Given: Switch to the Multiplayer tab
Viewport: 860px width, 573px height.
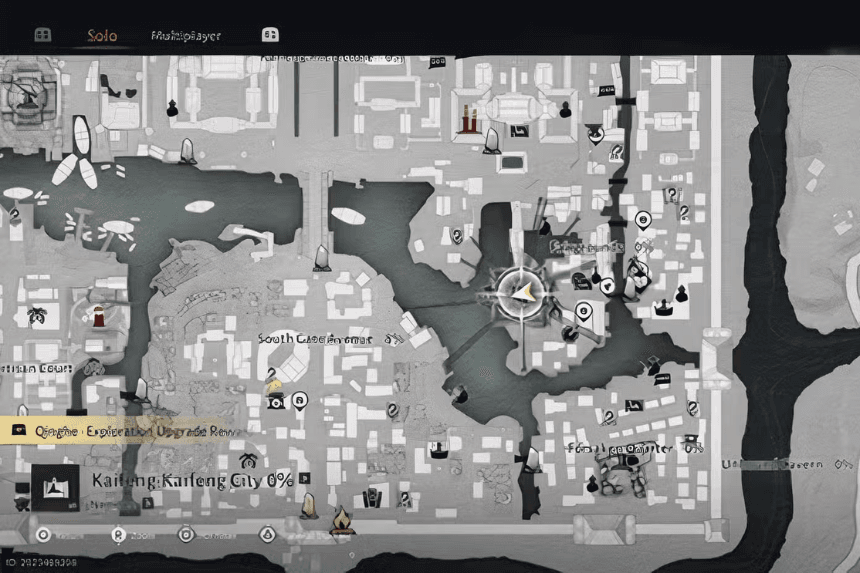Looking at the screenshot, I should click(x=186, y=35).
